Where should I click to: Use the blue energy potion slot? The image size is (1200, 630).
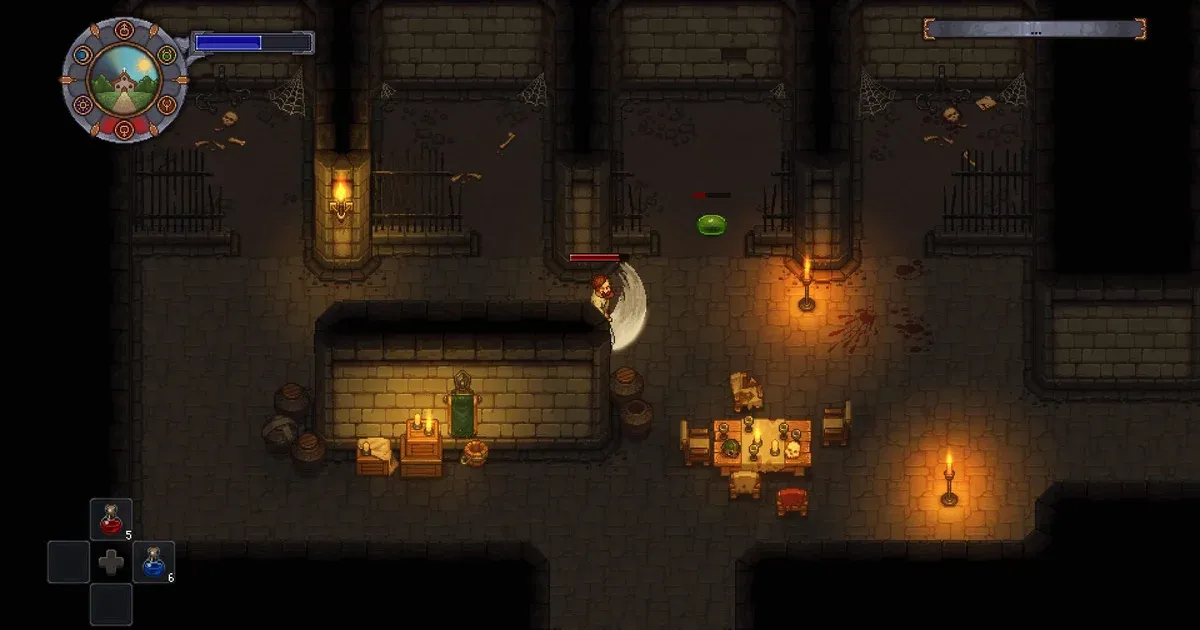click(153, 561)
